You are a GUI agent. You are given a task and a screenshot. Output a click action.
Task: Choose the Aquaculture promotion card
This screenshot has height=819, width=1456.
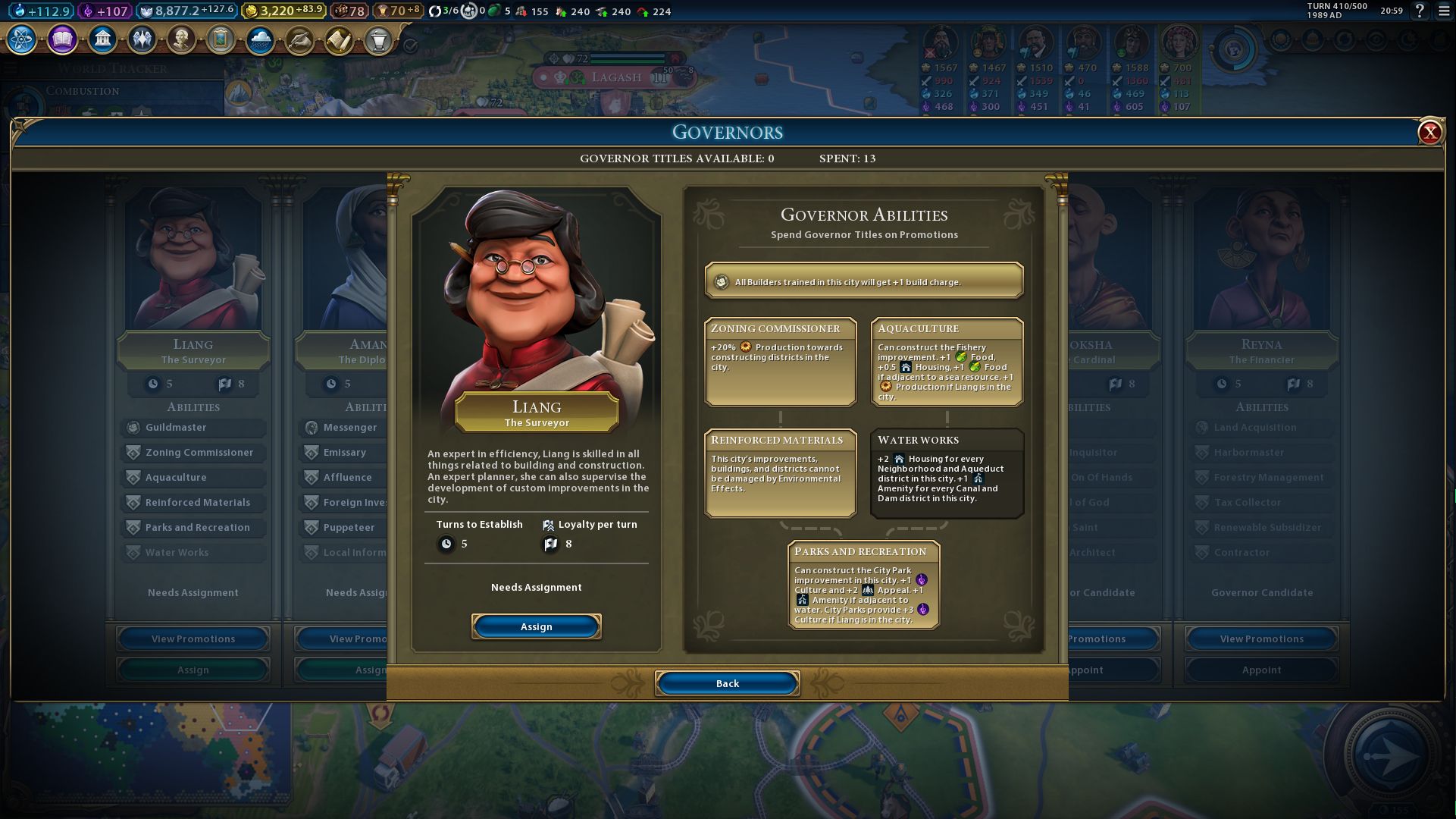tap(947, 362)
